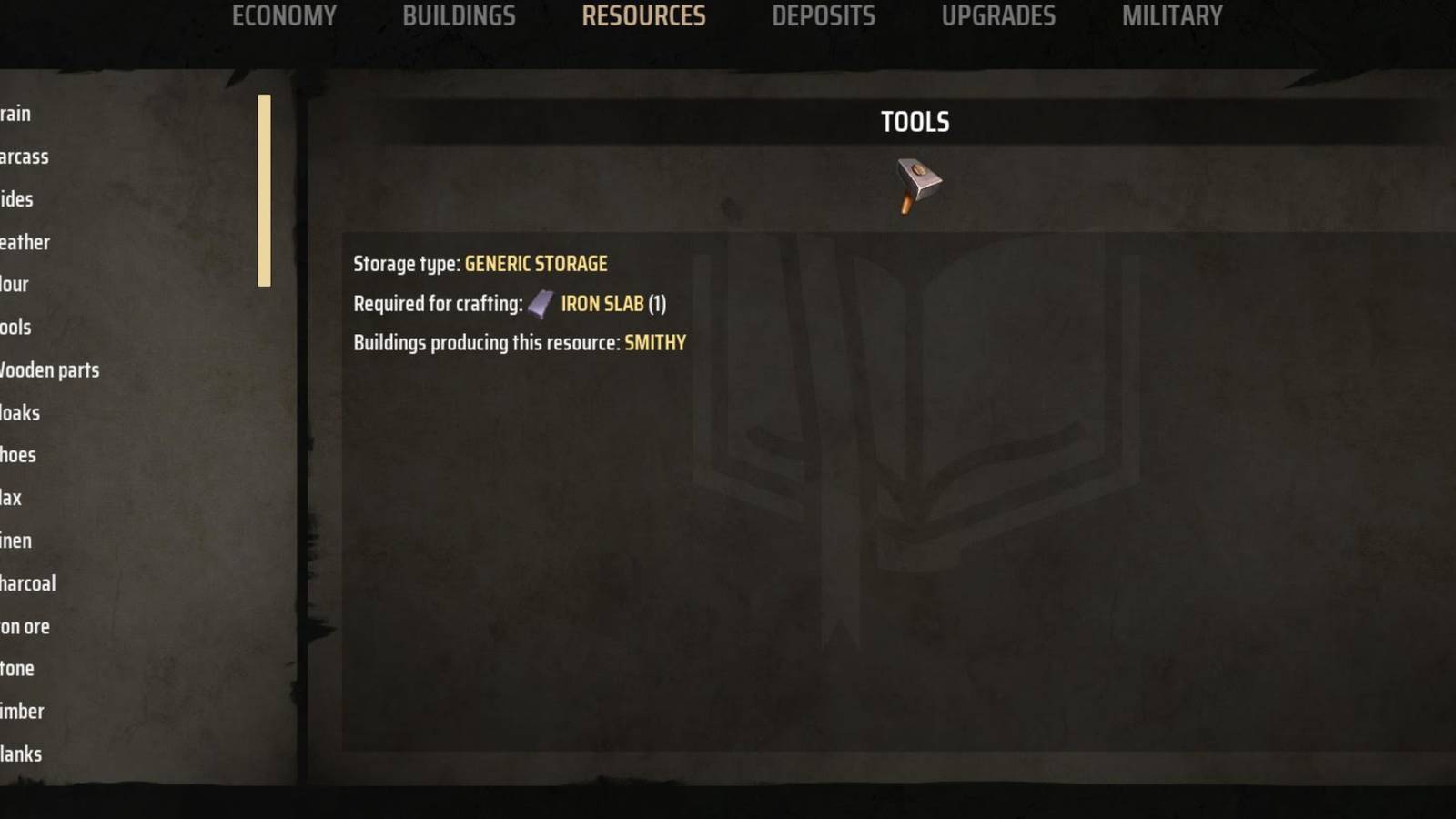This screenshot has width=1456, height=819.
Task: Select the Charcoal resource
Action: (29, 583)
